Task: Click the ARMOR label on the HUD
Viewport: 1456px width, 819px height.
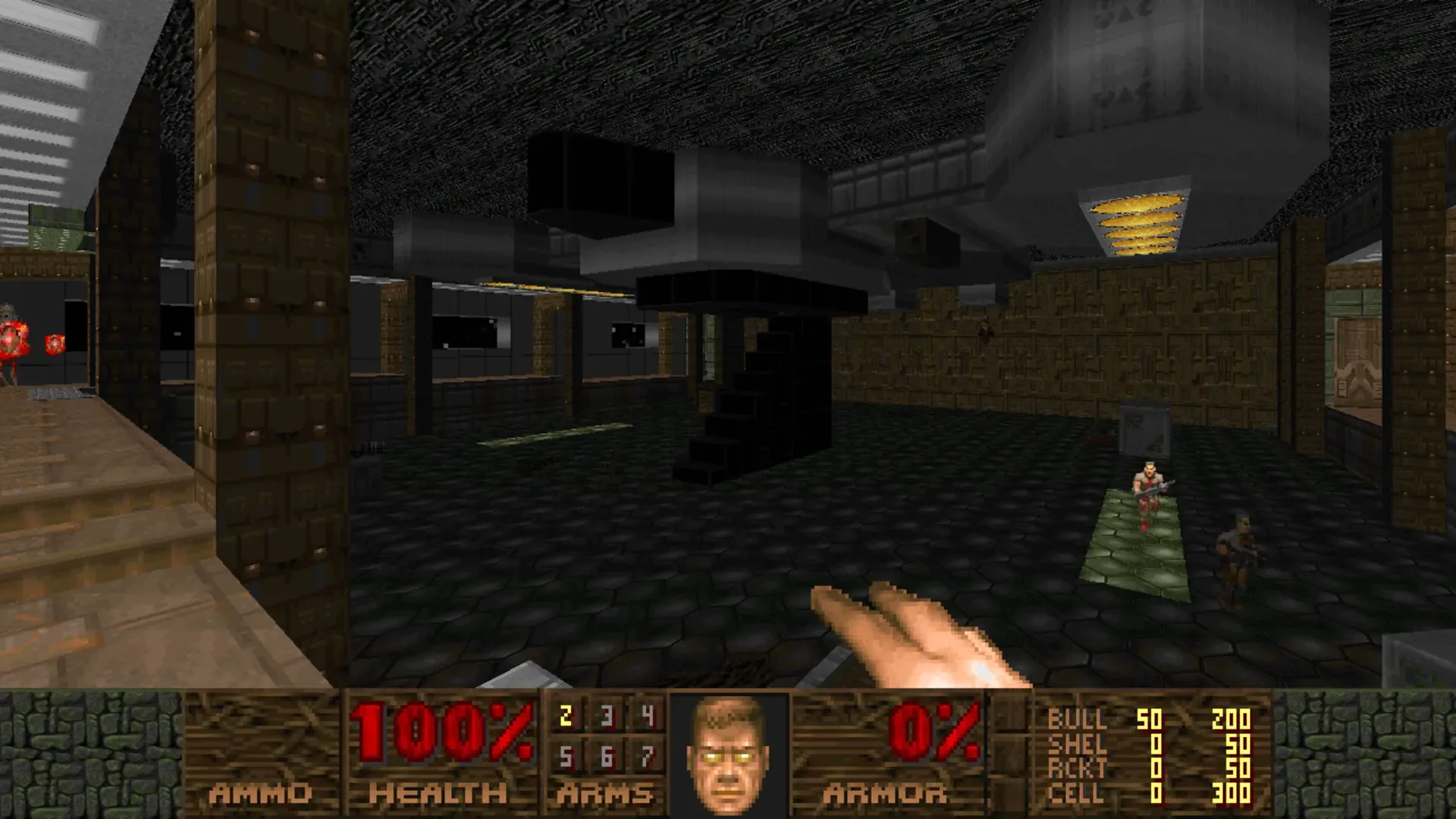Action: tap(883, 792)
